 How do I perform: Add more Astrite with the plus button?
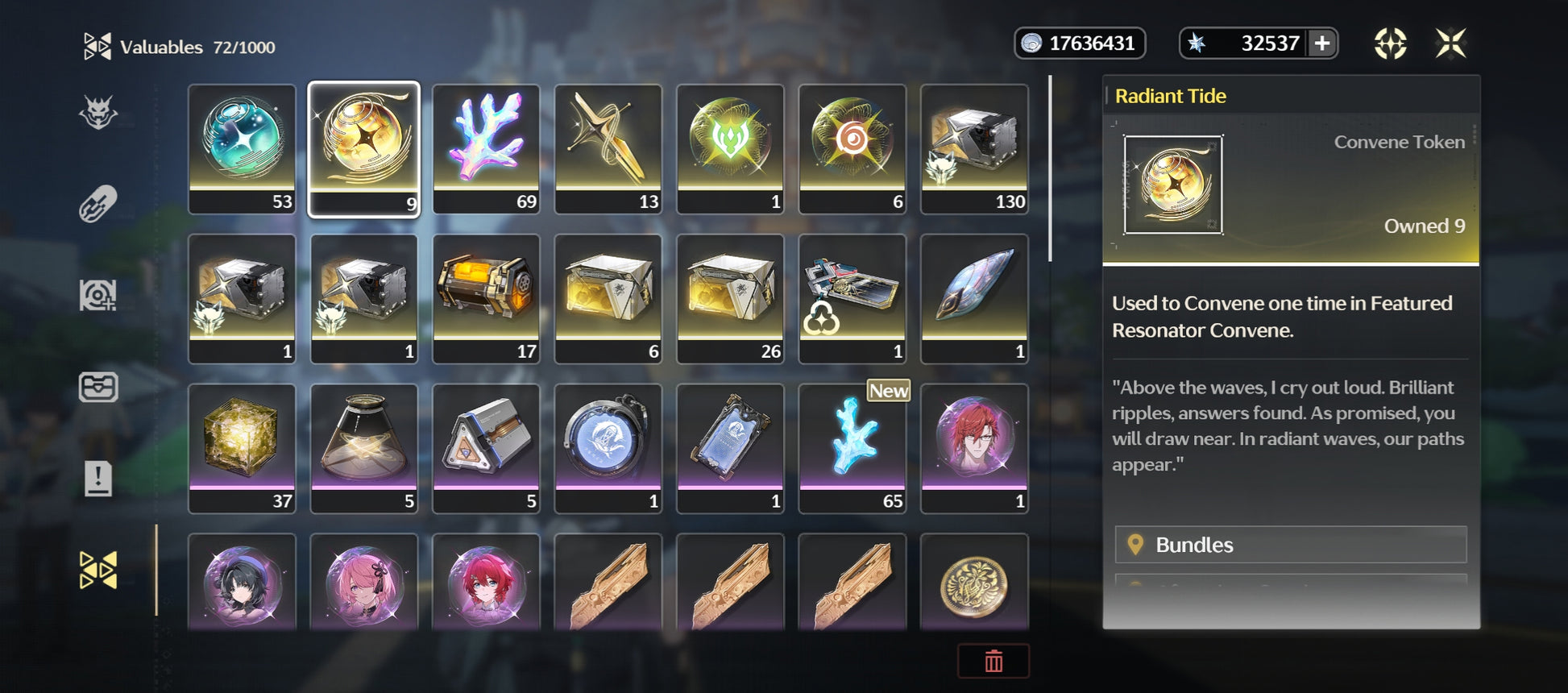[1322, 44]
